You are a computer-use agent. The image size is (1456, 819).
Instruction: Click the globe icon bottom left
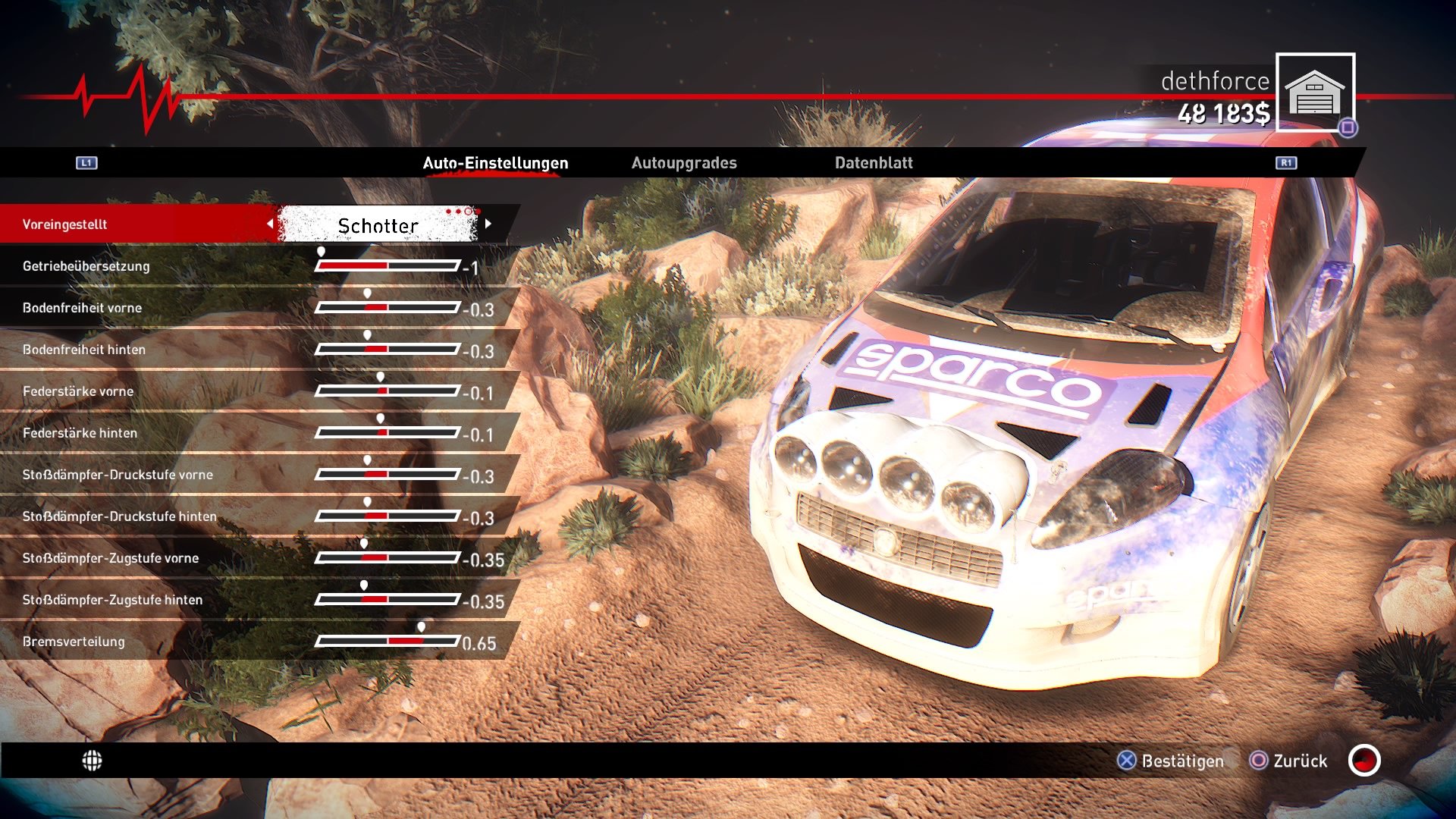(x=93, y=761)
